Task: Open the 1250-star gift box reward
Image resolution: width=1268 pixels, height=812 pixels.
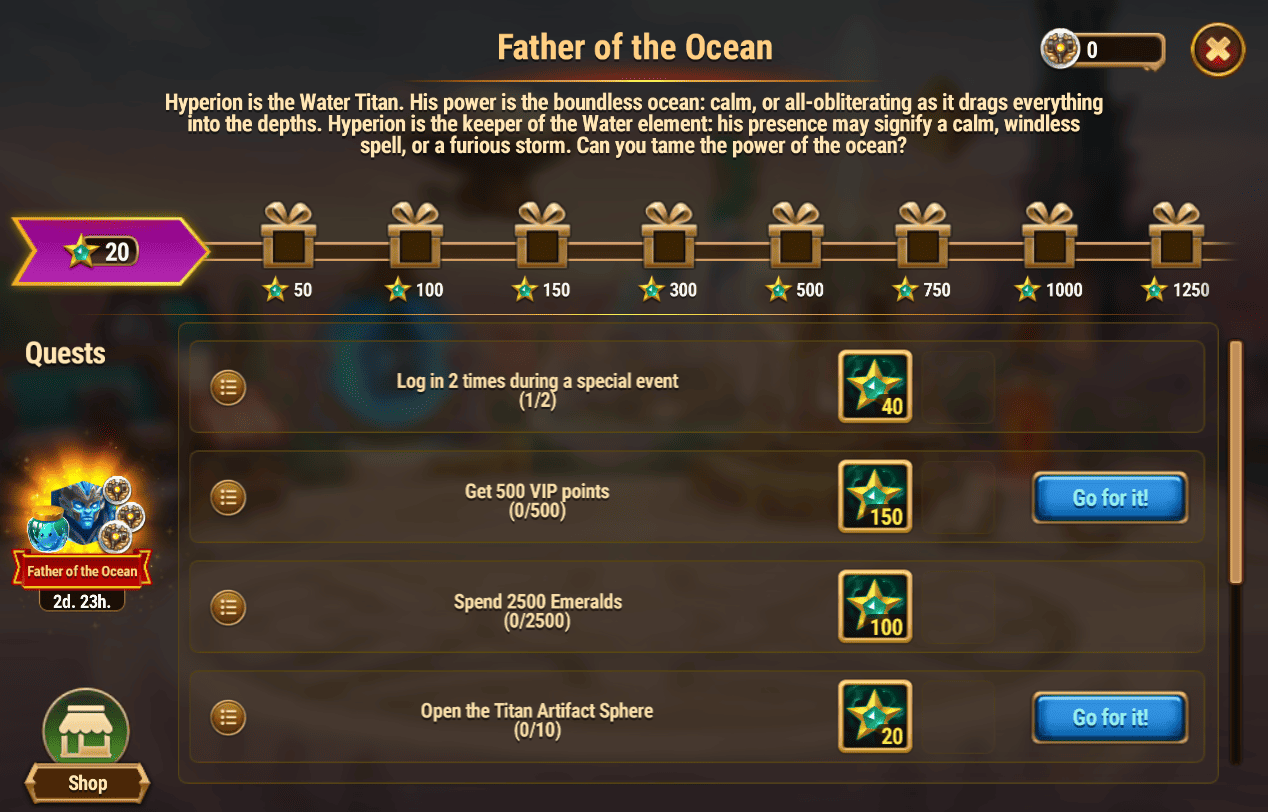Action: (x=1176, y=236)
